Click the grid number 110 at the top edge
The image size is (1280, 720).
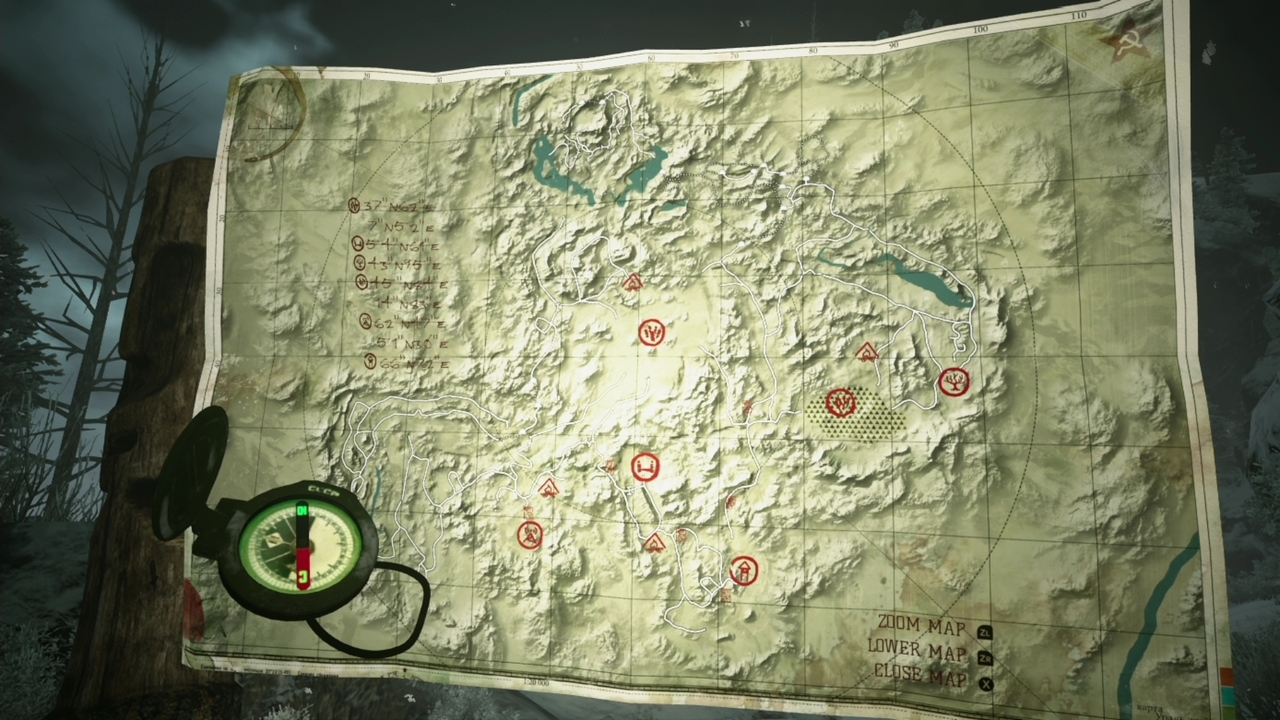point(1078,15)
